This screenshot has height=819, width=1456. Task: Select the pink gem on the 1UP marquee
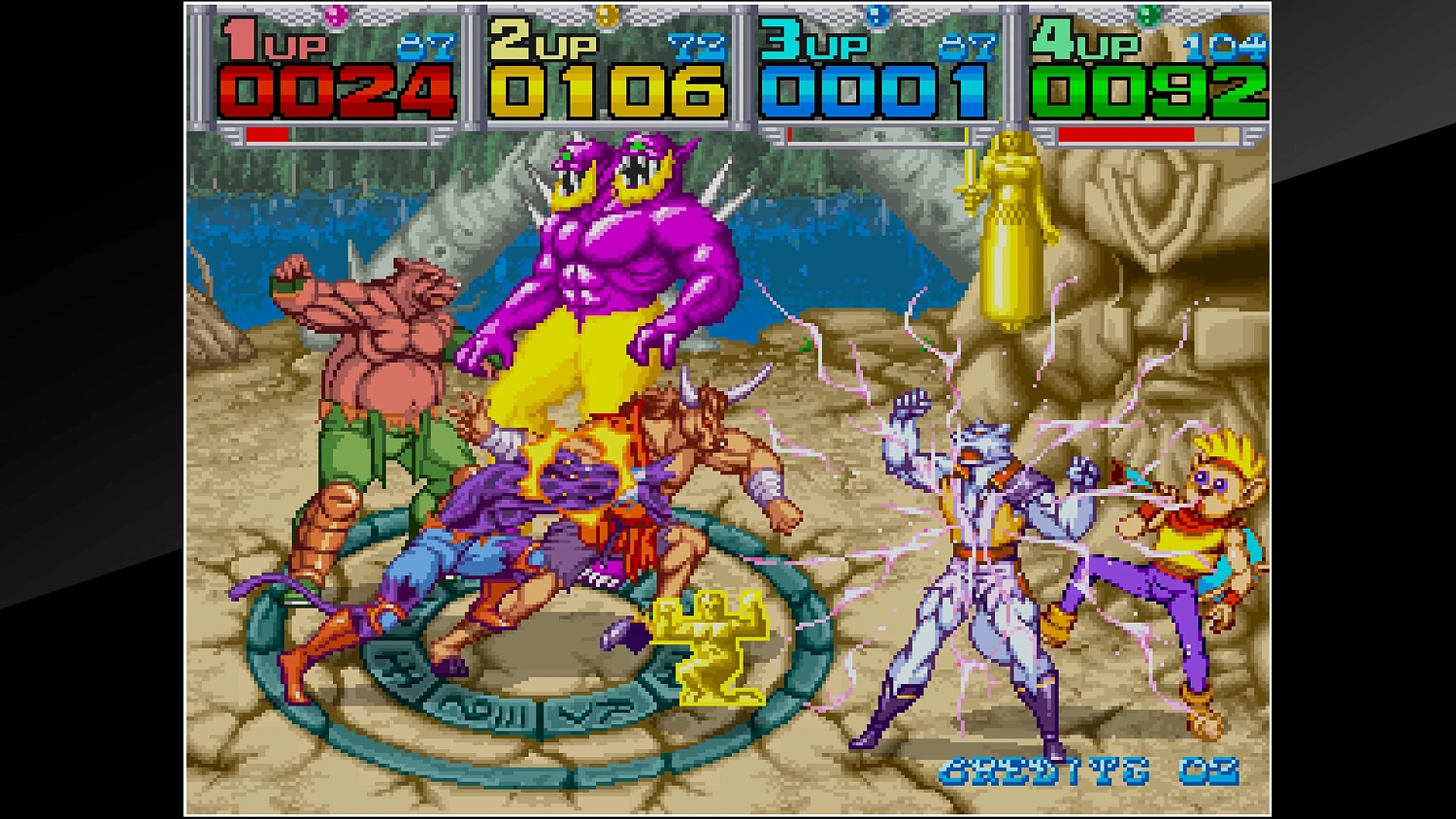click(x=335, y=14)
